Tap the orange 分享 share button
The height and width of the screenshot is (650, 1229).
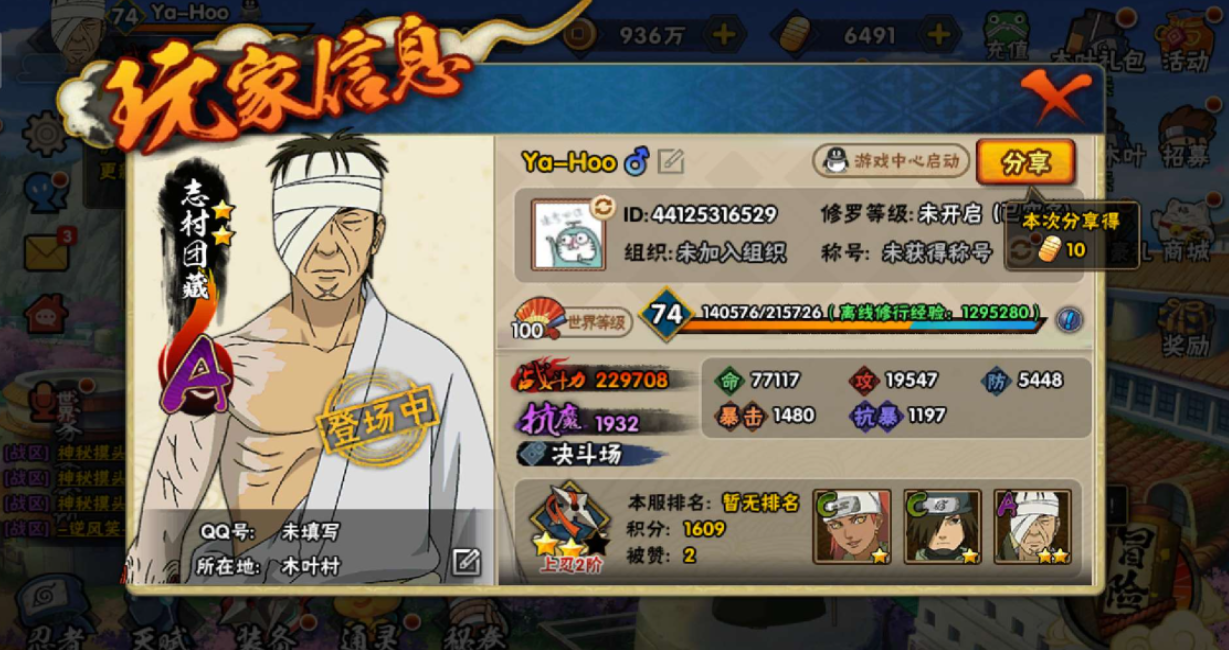(x=1025, y=163)
